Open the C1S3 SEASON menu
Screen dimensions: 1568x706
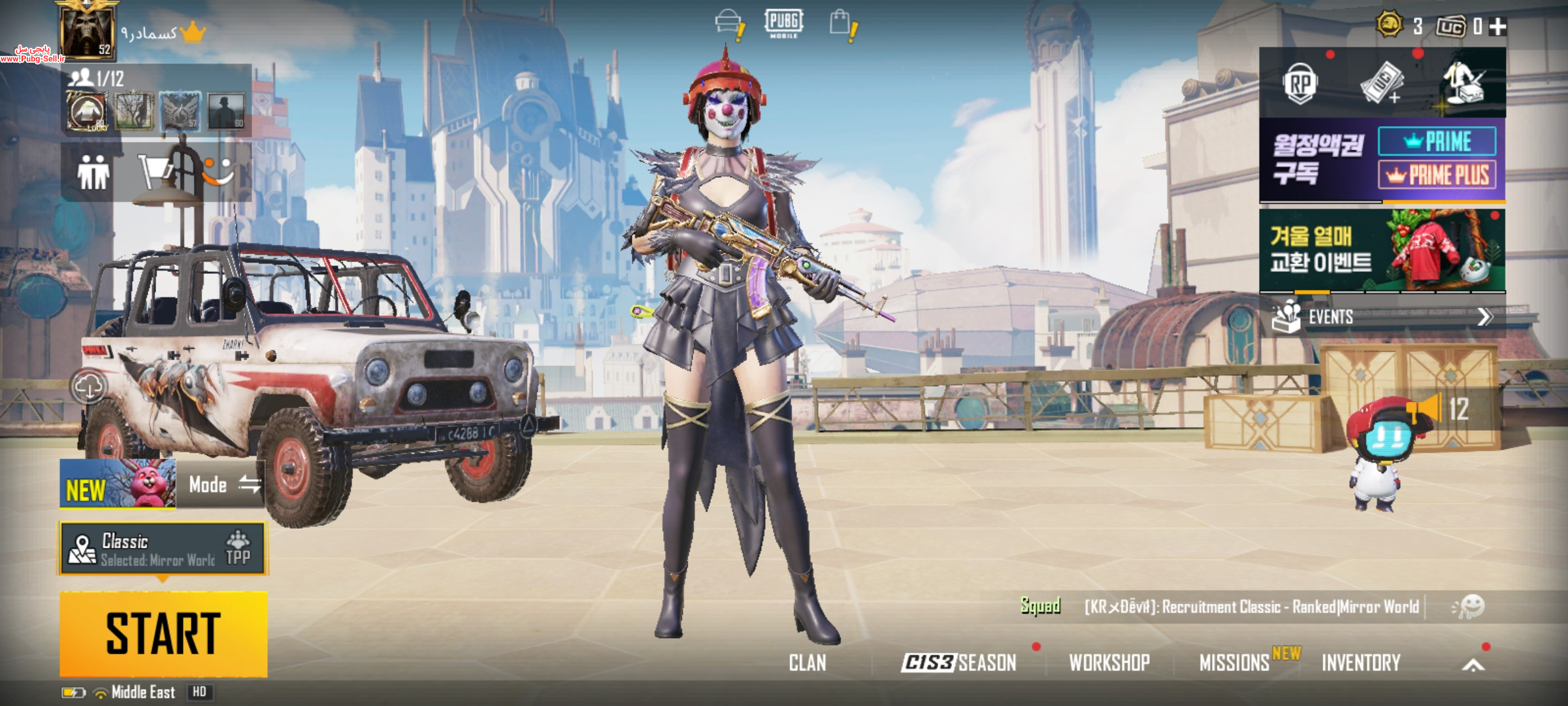pyautogui.click(x=958, y=663)
